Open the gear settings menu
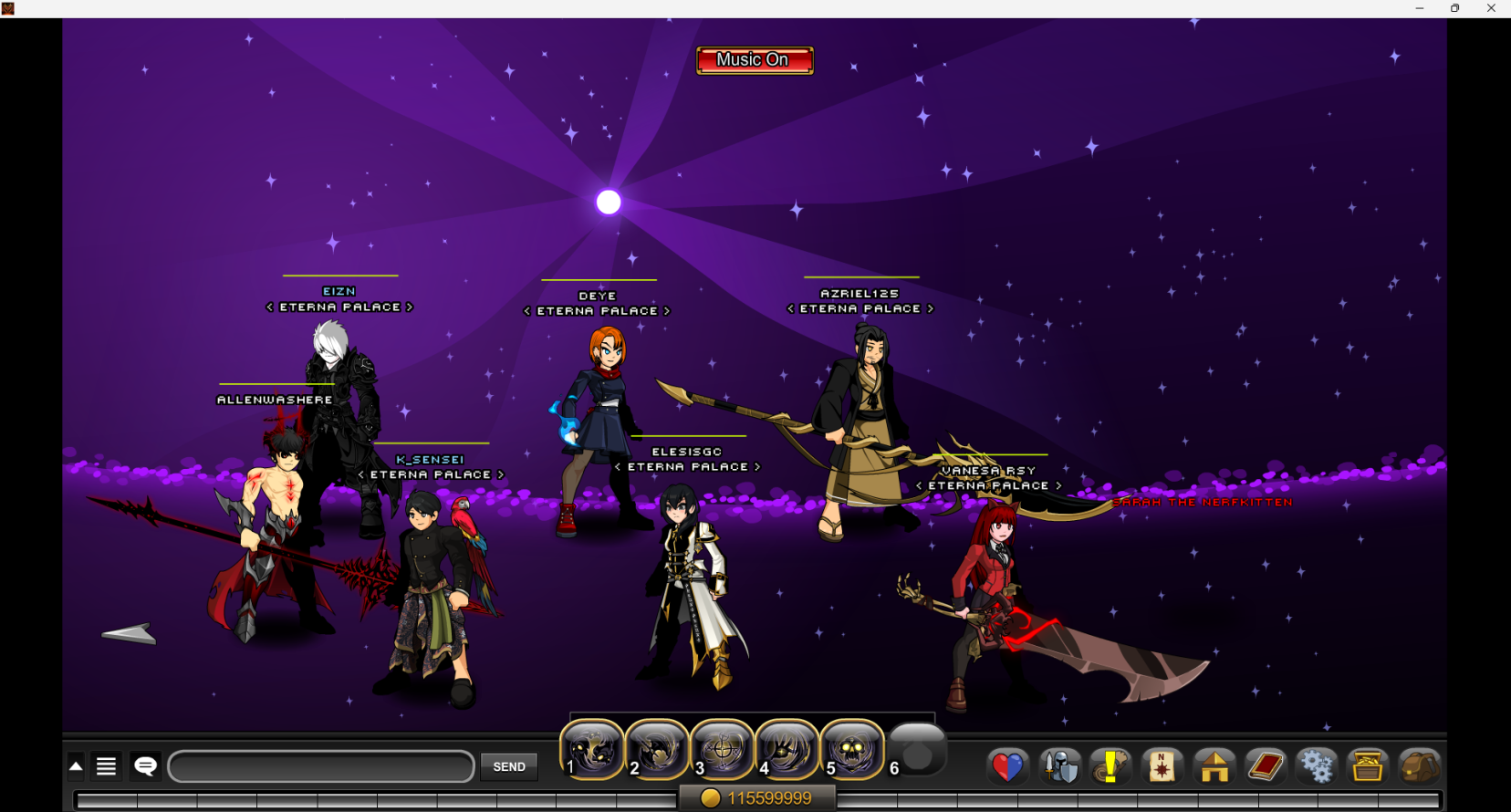The width and height of the screenshot is (1511, 812). pos(1317,766)
